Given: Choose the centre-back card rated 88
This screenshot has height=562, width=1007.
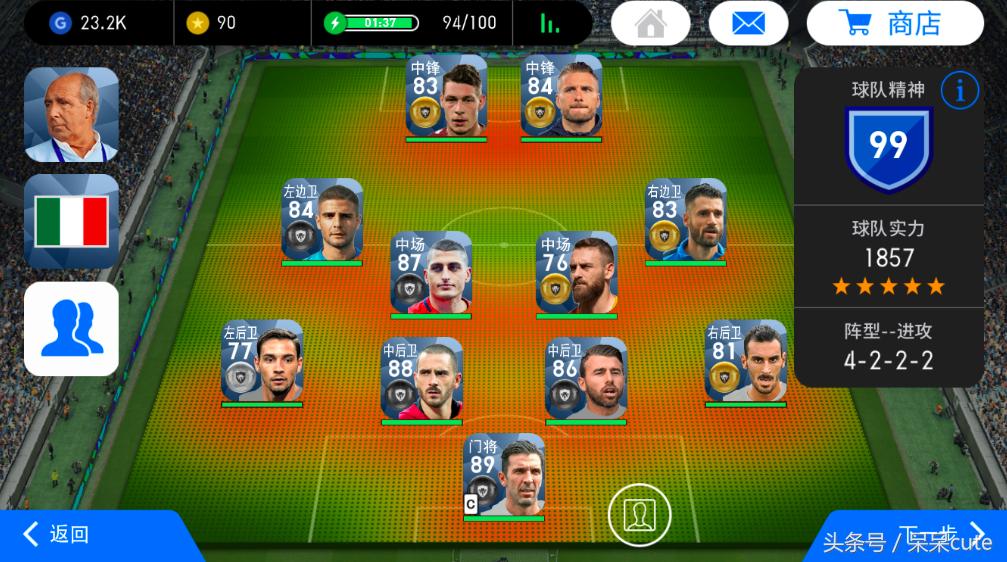Looking at the screenshot, I should click(421, 379).
